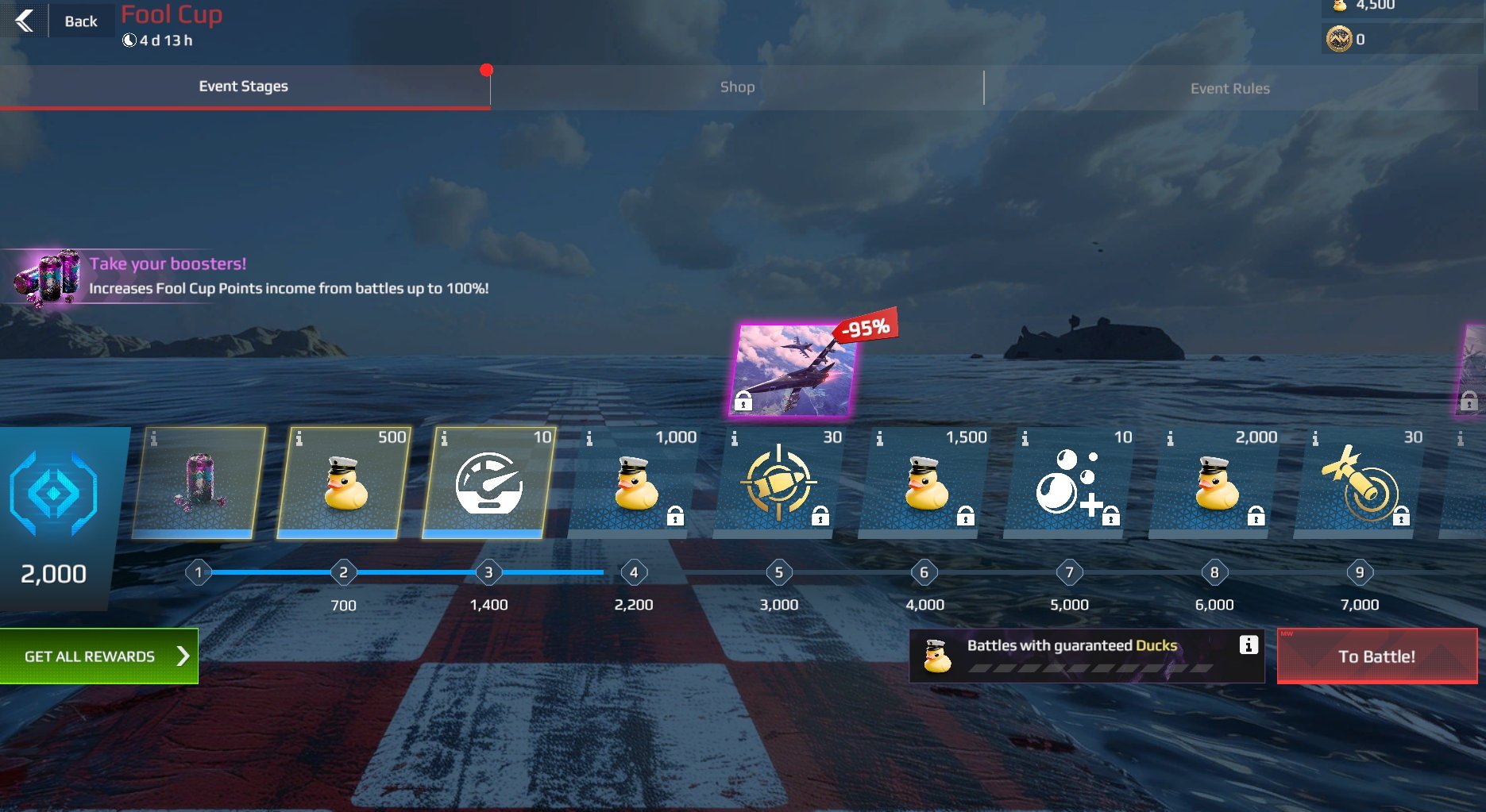Select the 500 ducks stage 2 reward
Viewport: 1486px width, 812px height.
[x=344, y=483]
